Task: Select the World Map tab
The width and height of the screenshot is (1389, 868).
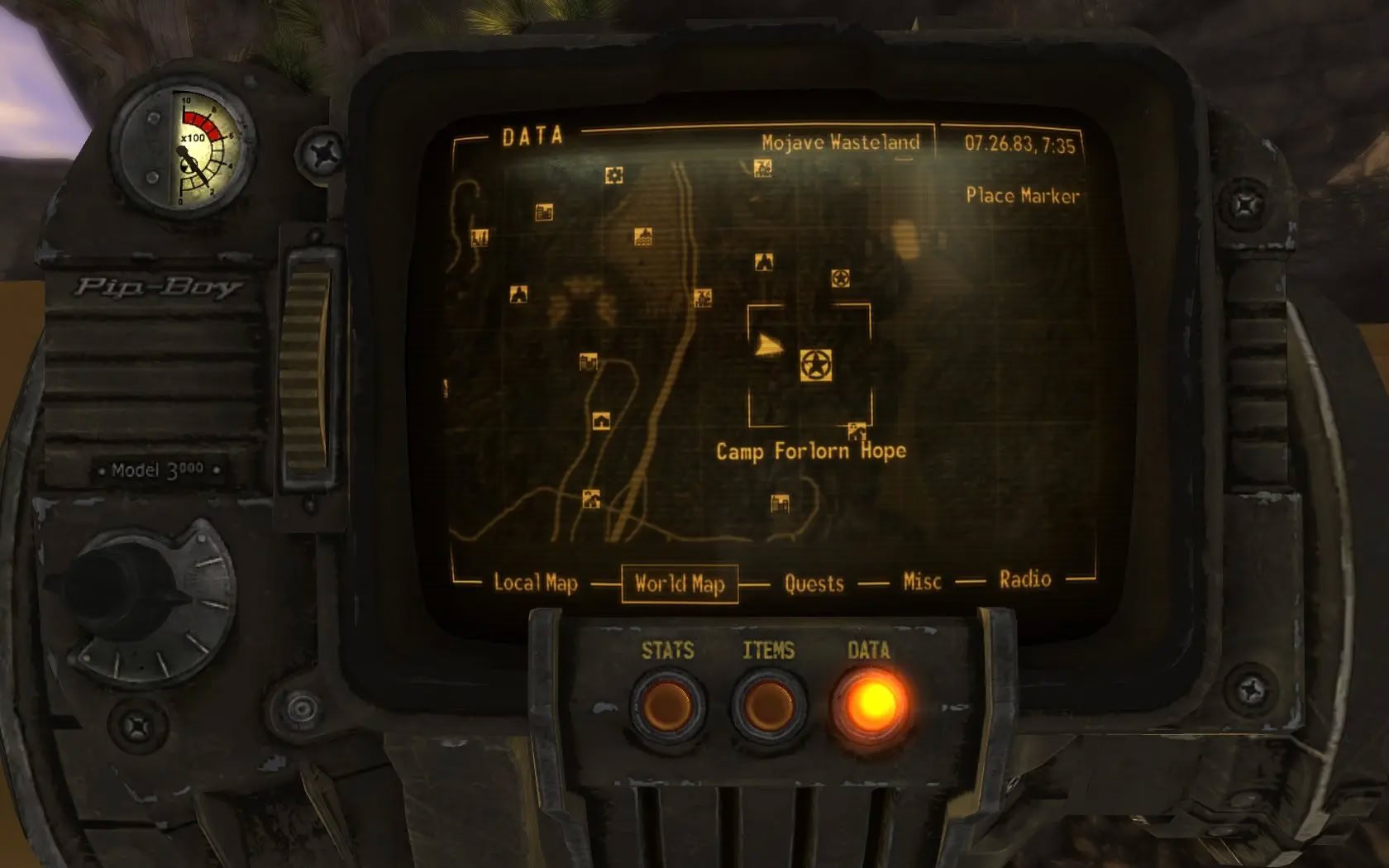Action: [680, 584]
